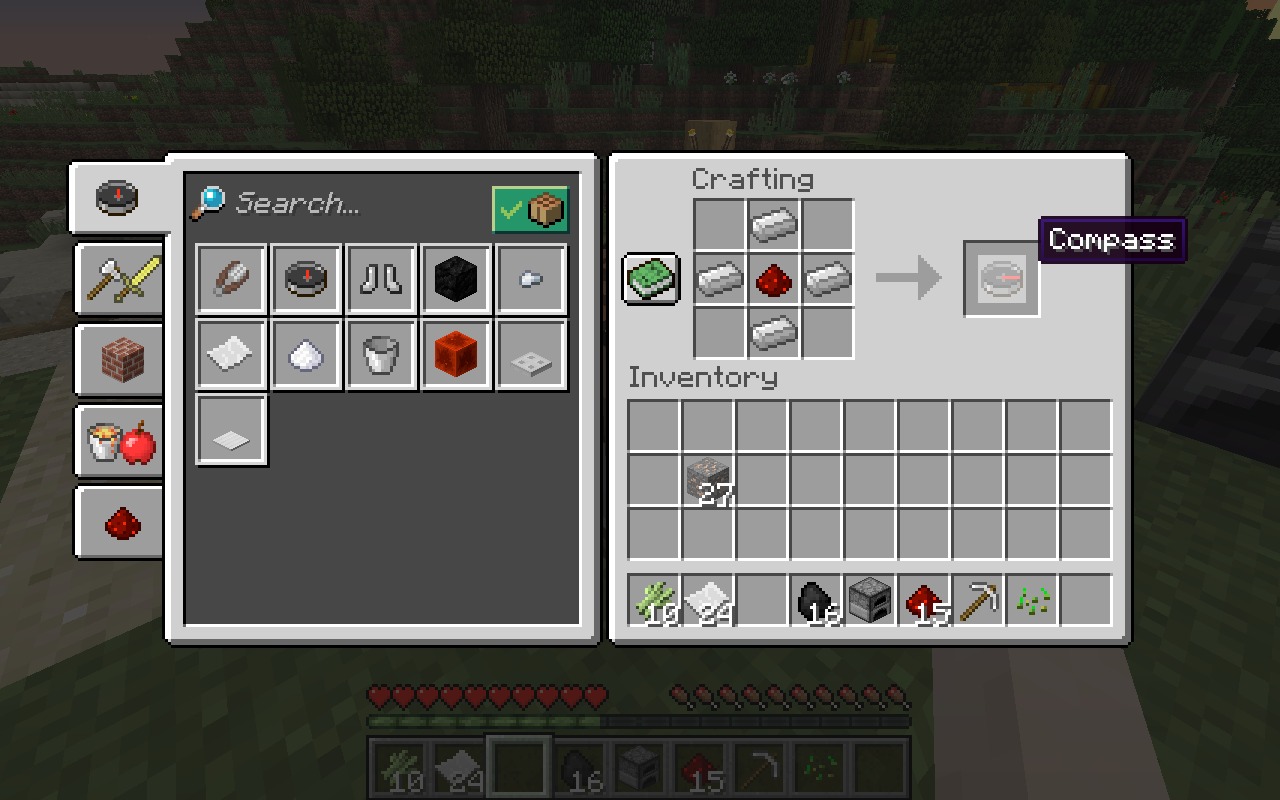1280x800 pixels.
Task: Select the coal stack of 16
Action: [817, 600]
